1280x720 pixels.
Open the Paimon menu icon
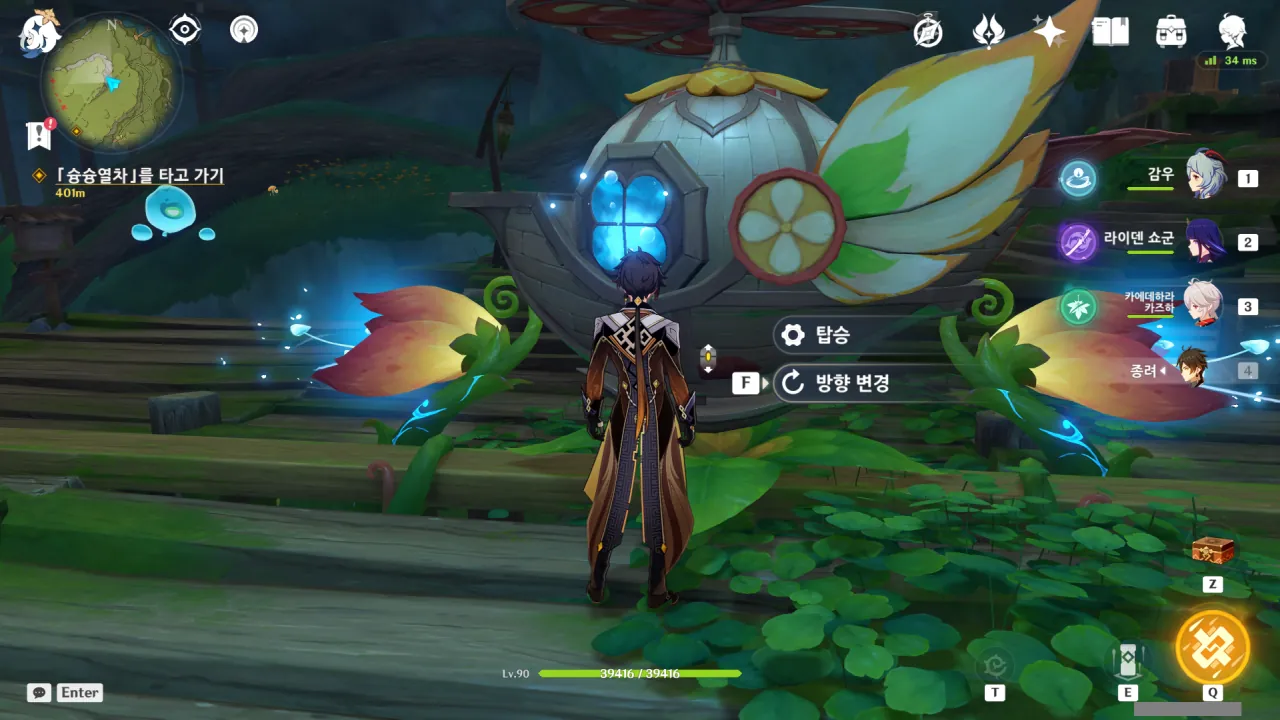point(40,32)
